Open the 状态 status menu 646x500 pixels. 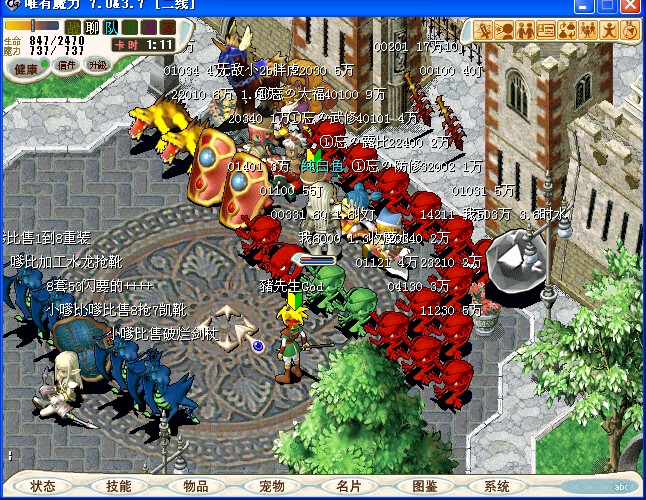pyautogui.click(x=43, y=486)
